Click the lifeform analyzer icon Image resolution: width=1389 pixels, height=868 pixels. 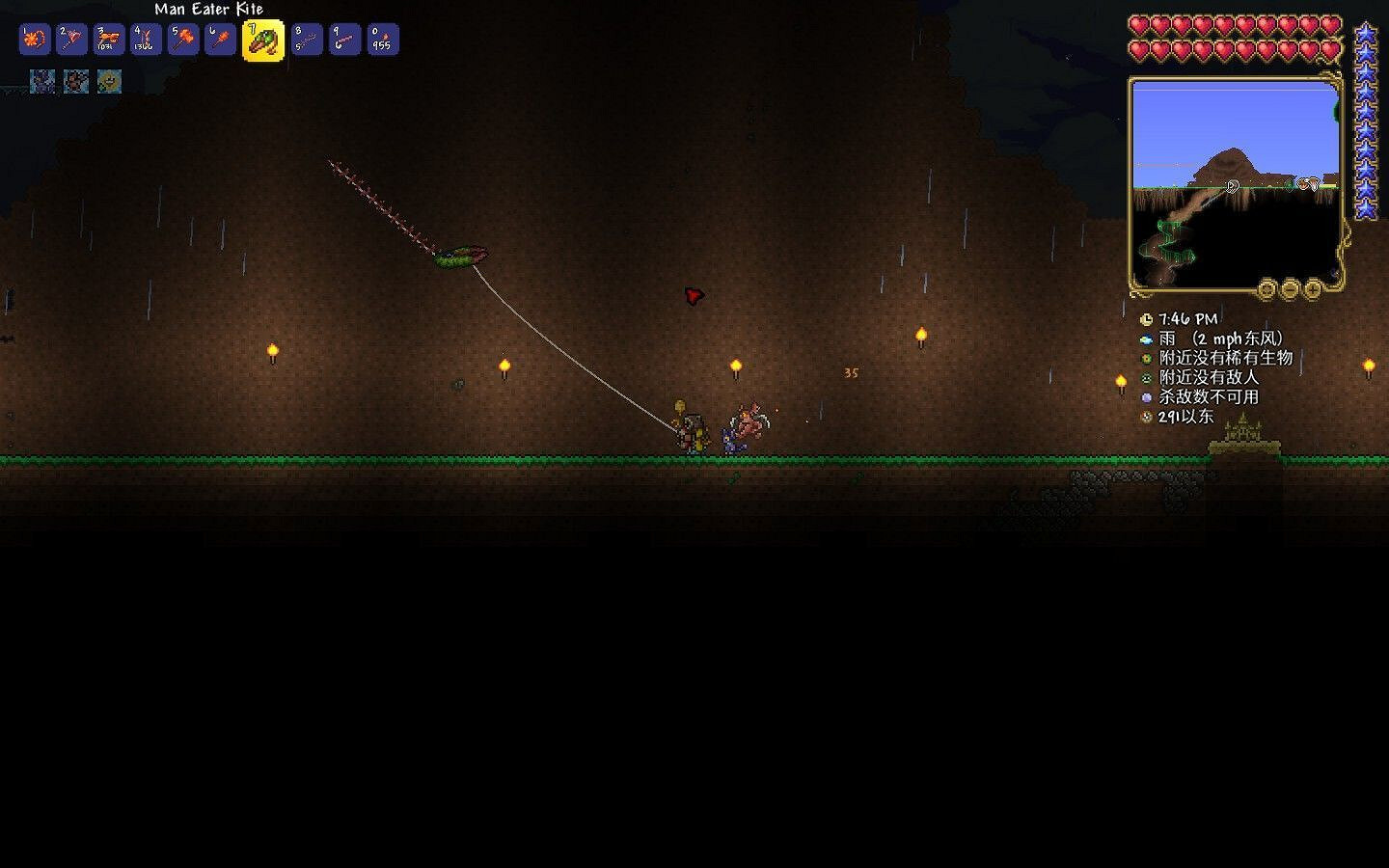coord(1146,358)
